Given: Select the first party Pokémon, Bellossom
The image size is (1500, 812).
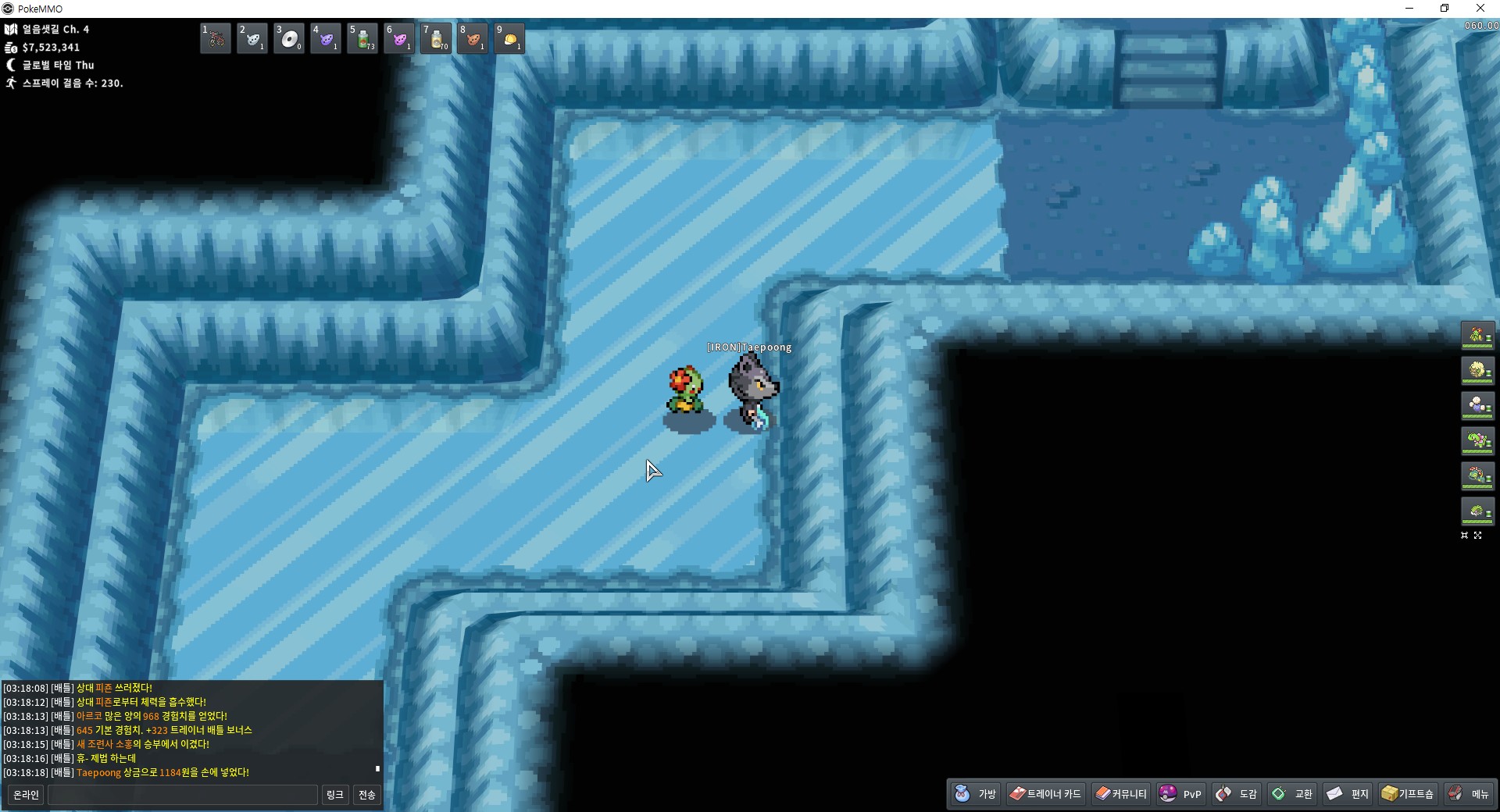Looking at the screenshot, I should (1477, 335).
